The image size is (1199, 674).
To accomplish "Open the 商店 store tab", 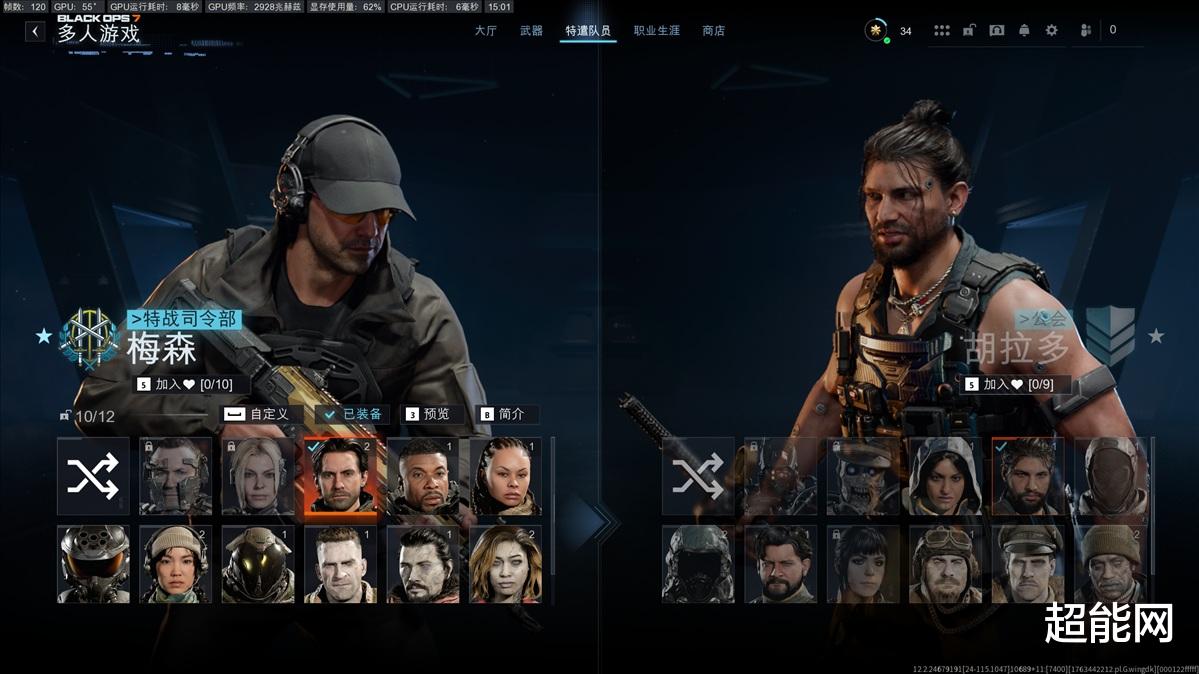I will (713, 31).
